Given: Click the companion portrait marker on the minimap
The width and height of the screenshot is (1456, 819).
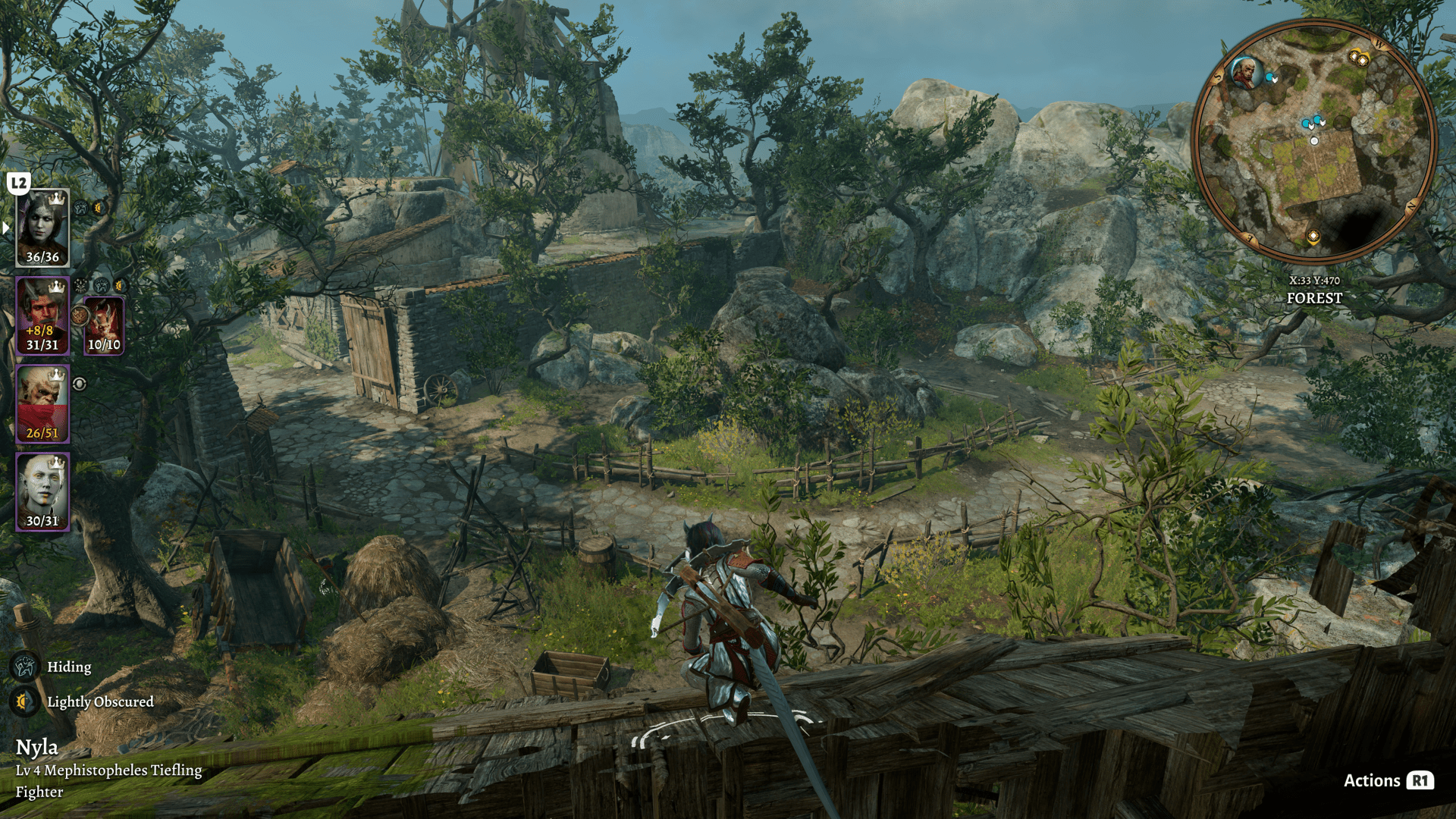Looking at the screenshot, I should click(x=1243, y=73).
